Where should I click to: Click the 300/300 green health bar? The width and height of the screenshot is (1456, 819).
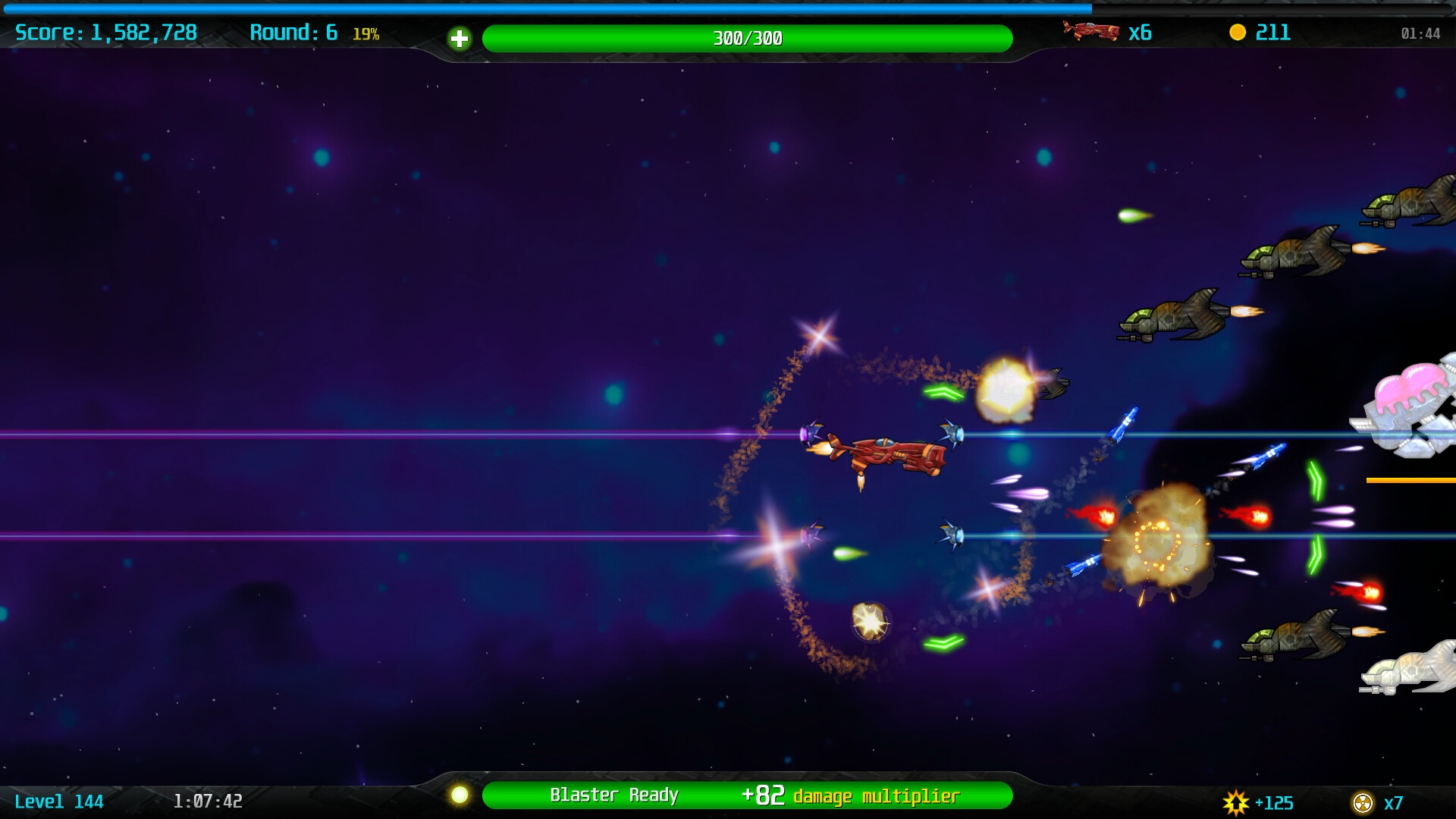747,37
